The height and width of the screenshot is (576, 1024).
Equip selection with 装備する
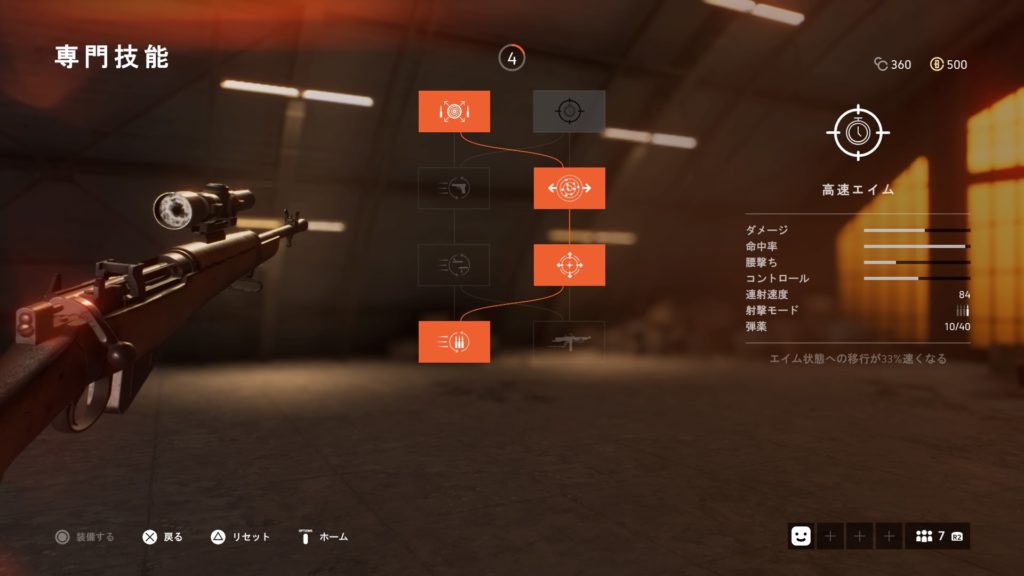(x=85, y=537)
